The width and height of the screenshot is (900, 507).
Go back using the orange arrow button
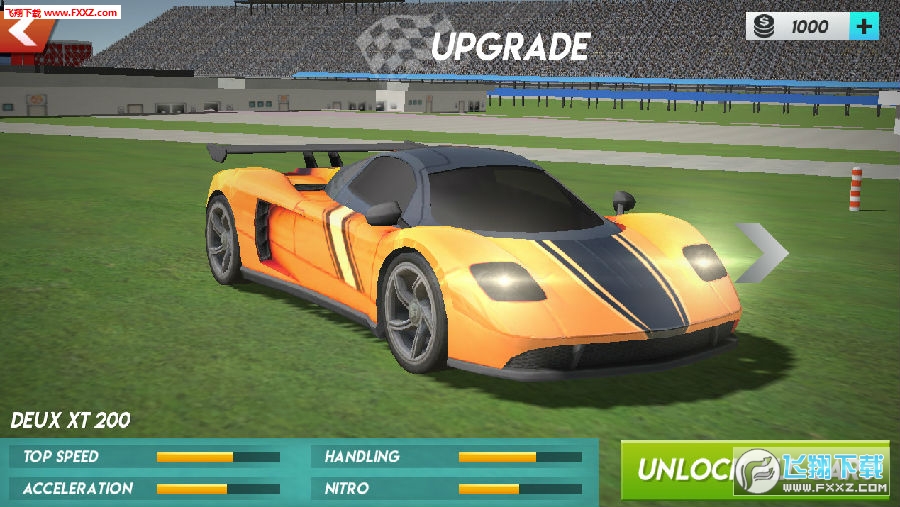(x=27, y=34)
